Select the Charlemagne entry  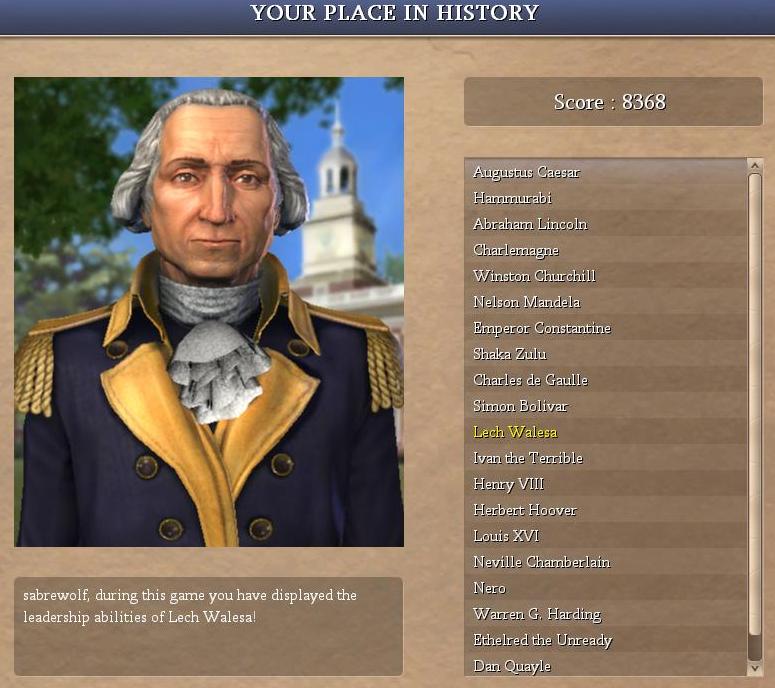(516, 250)
